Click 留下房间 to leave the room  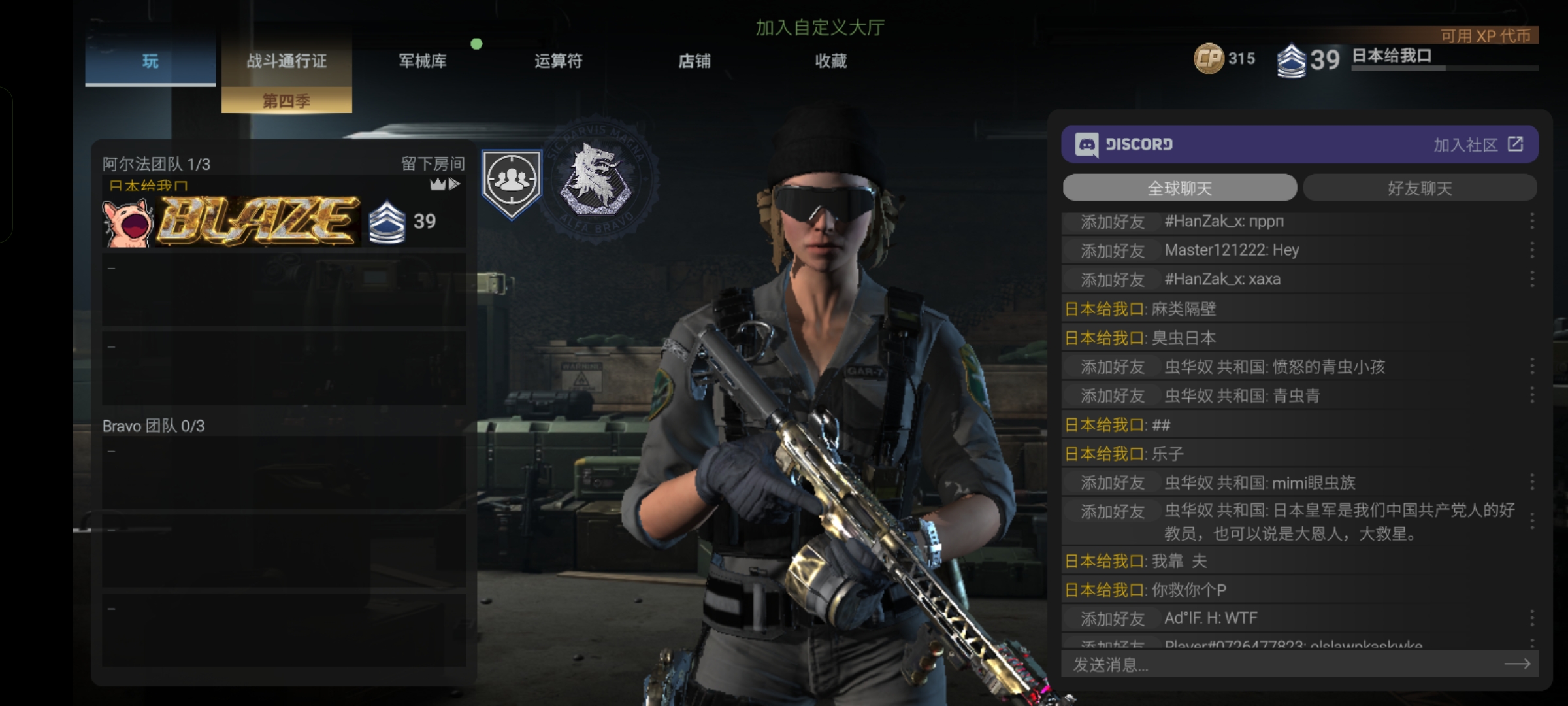click(x=433, y=163)
